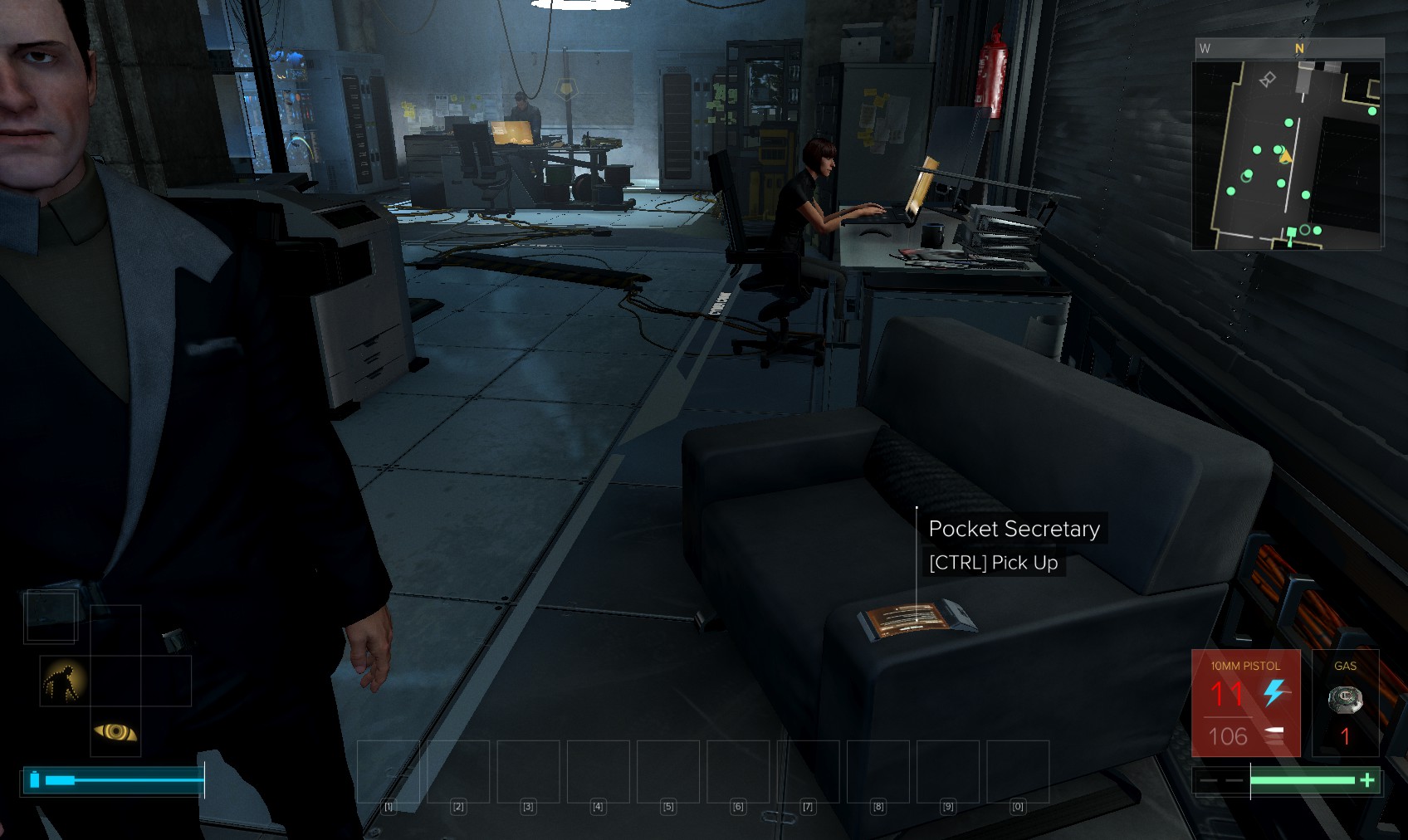The width and height of the screenshot is (1408, 840).
Task: Click the blue lightning bolt ammo icon
Action: click(x=1274, y=692)
